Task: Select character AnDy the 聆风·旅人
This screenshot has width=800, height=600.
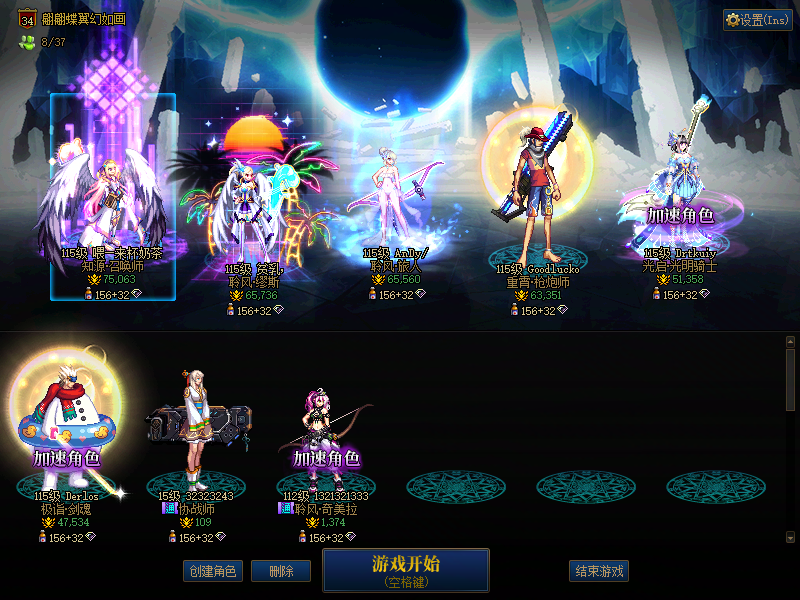Action: coord(392,200)
